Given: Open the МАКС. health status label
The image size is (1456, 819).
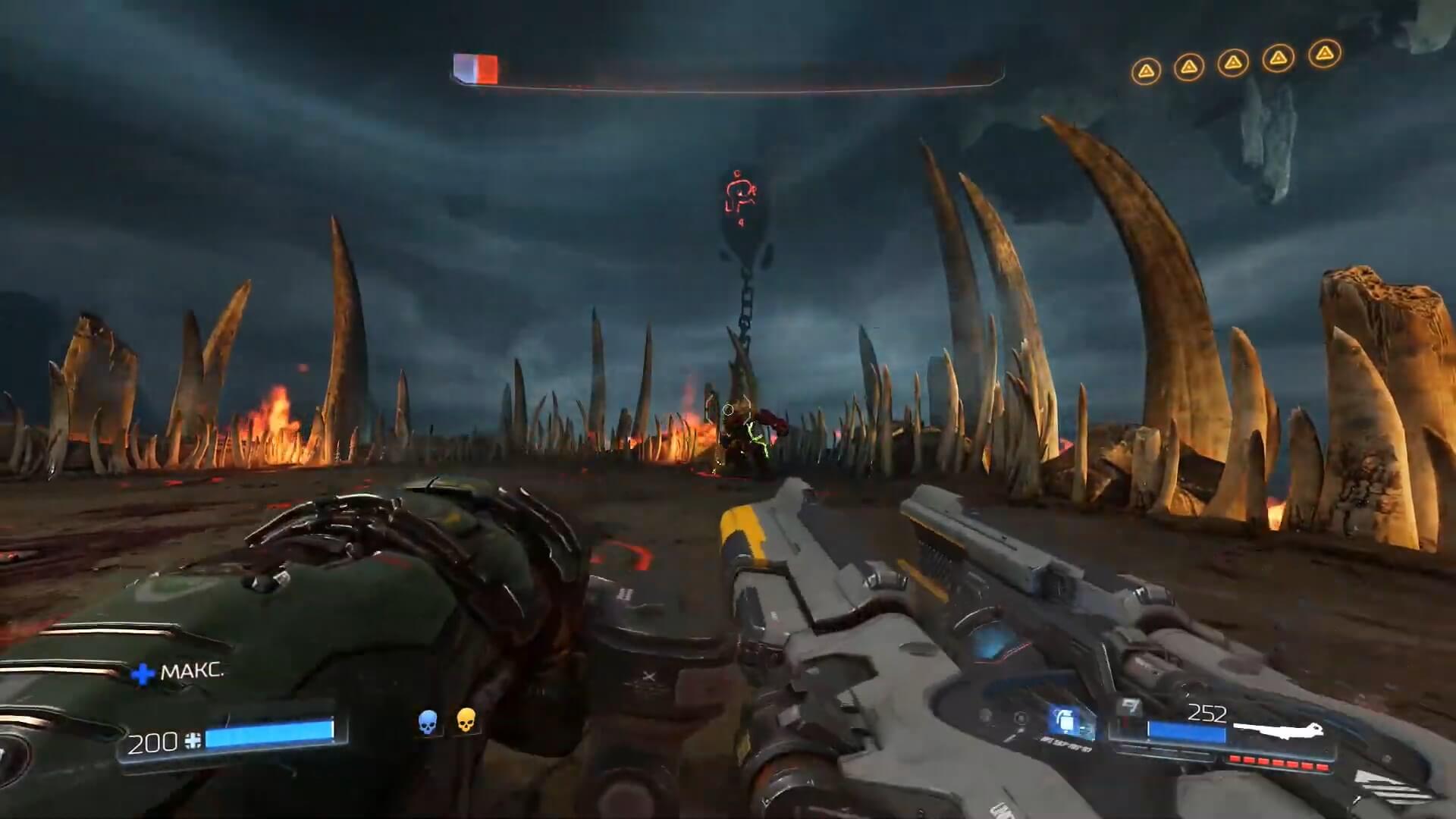Looking at the screenshot, I should (192, 672).
